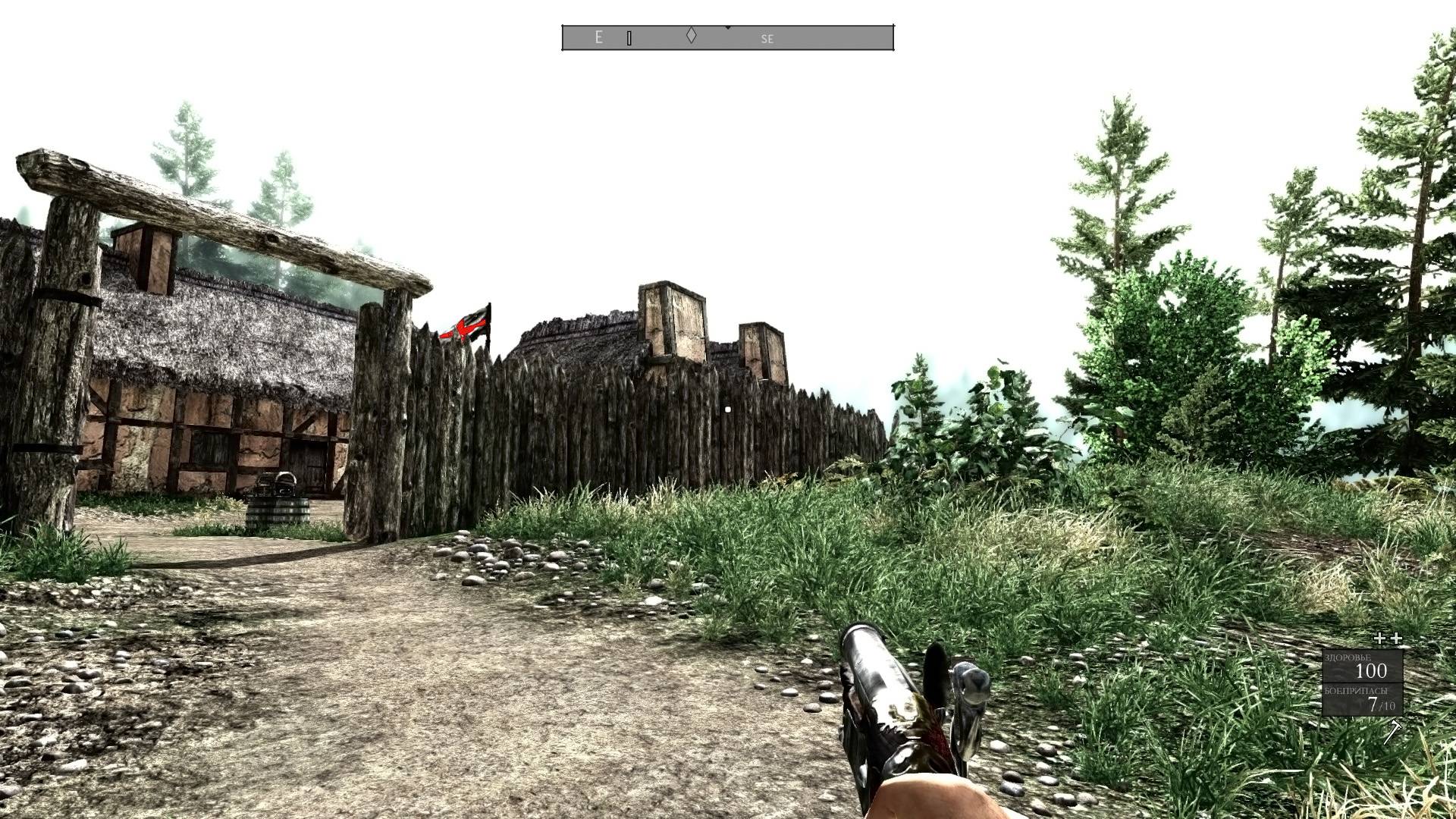Select the rectangular marker on the compass bar
1456x819 pixels.
click(629, 38)
